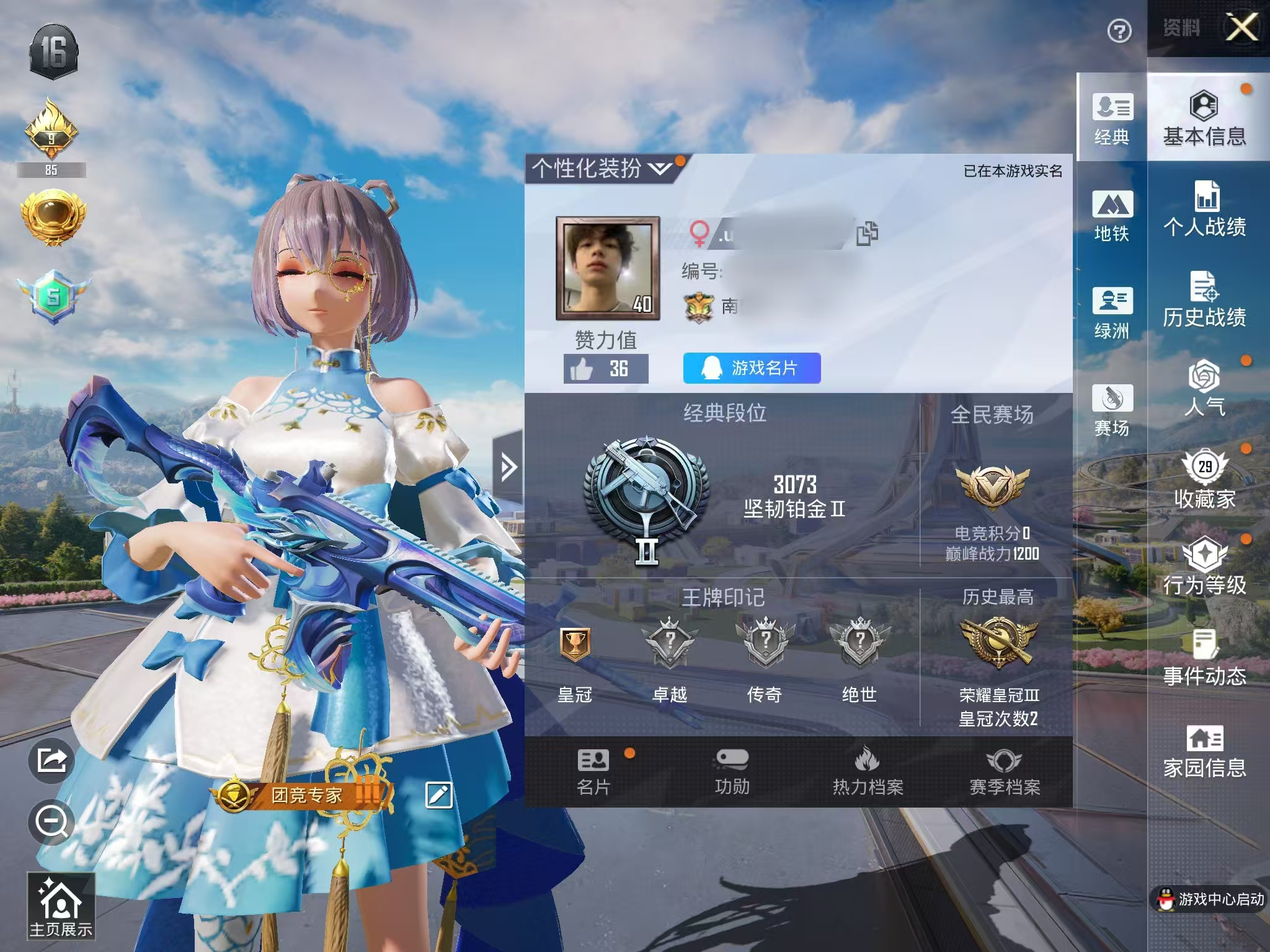Close the profile screen with the X
This screenshot has width=1270, height=952.
(x=1242, y=28)
